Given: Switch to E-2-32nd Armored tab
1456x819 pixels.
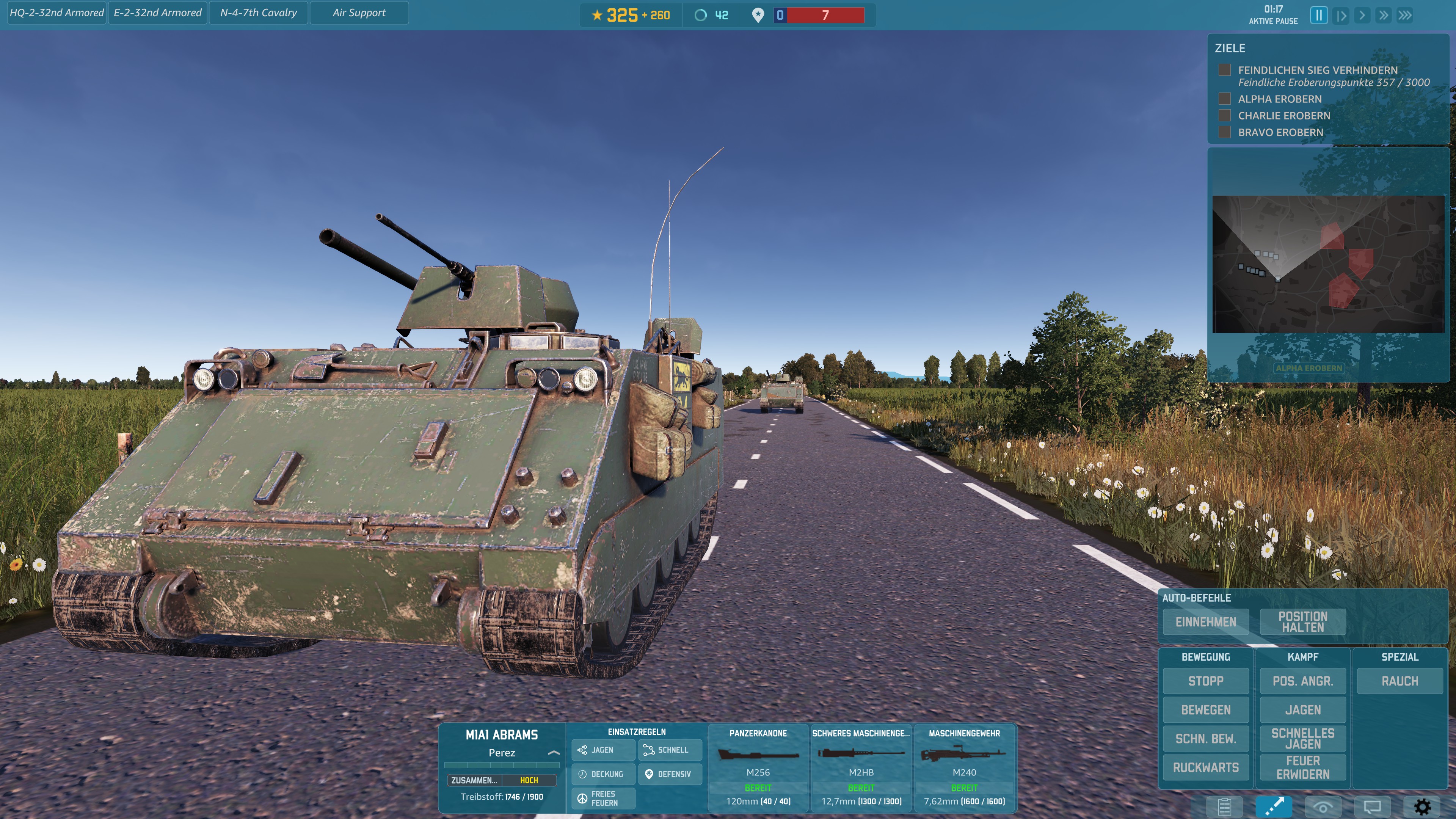Looking at the screenshot, I should point(157,13).
